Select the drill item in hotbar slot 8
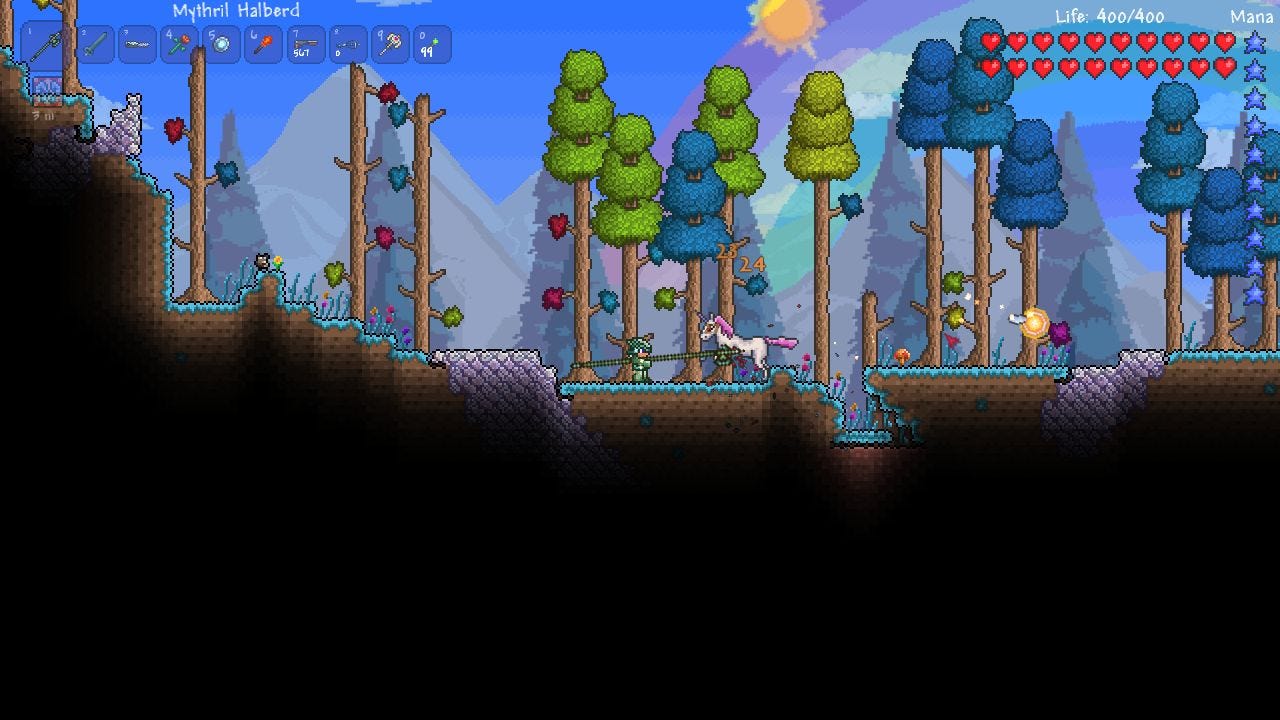Screen dimensions: 1280x720 (348, 45)
